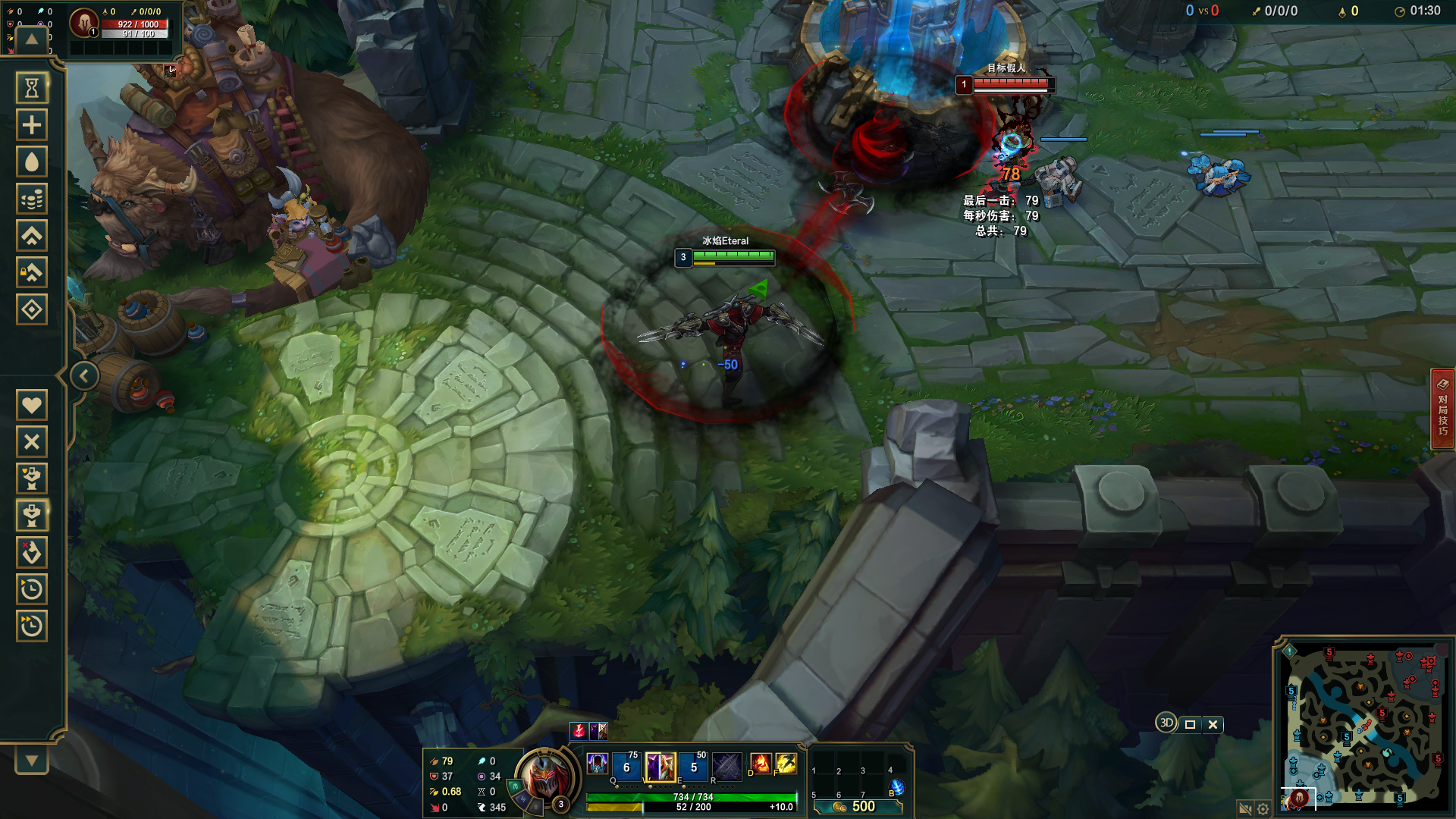Viewport: 1456px width, 819px height.
Task: Click the heart icon practice tool button
Action: (32, 405)
